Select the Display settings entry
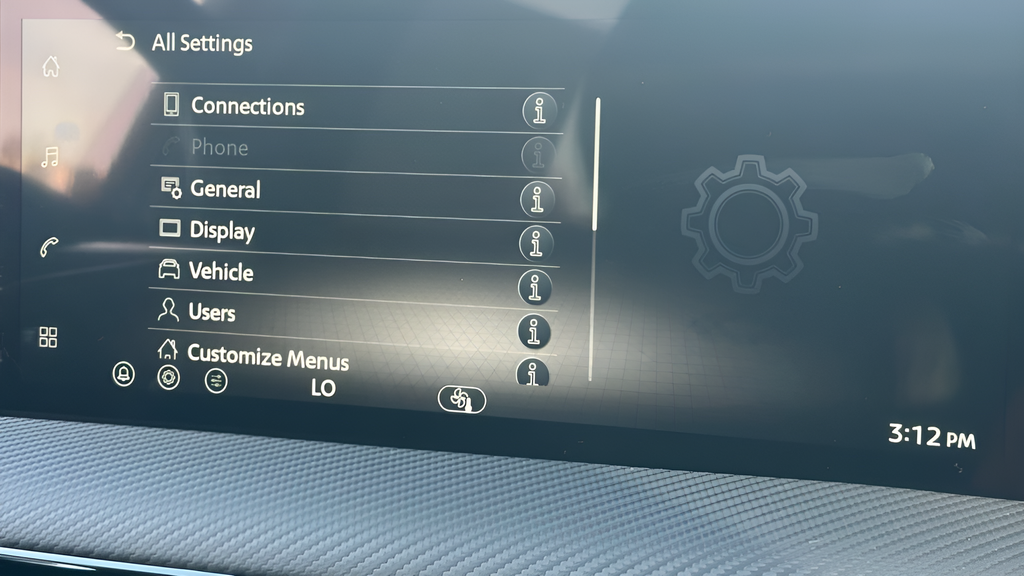 (x=222, y=231)
